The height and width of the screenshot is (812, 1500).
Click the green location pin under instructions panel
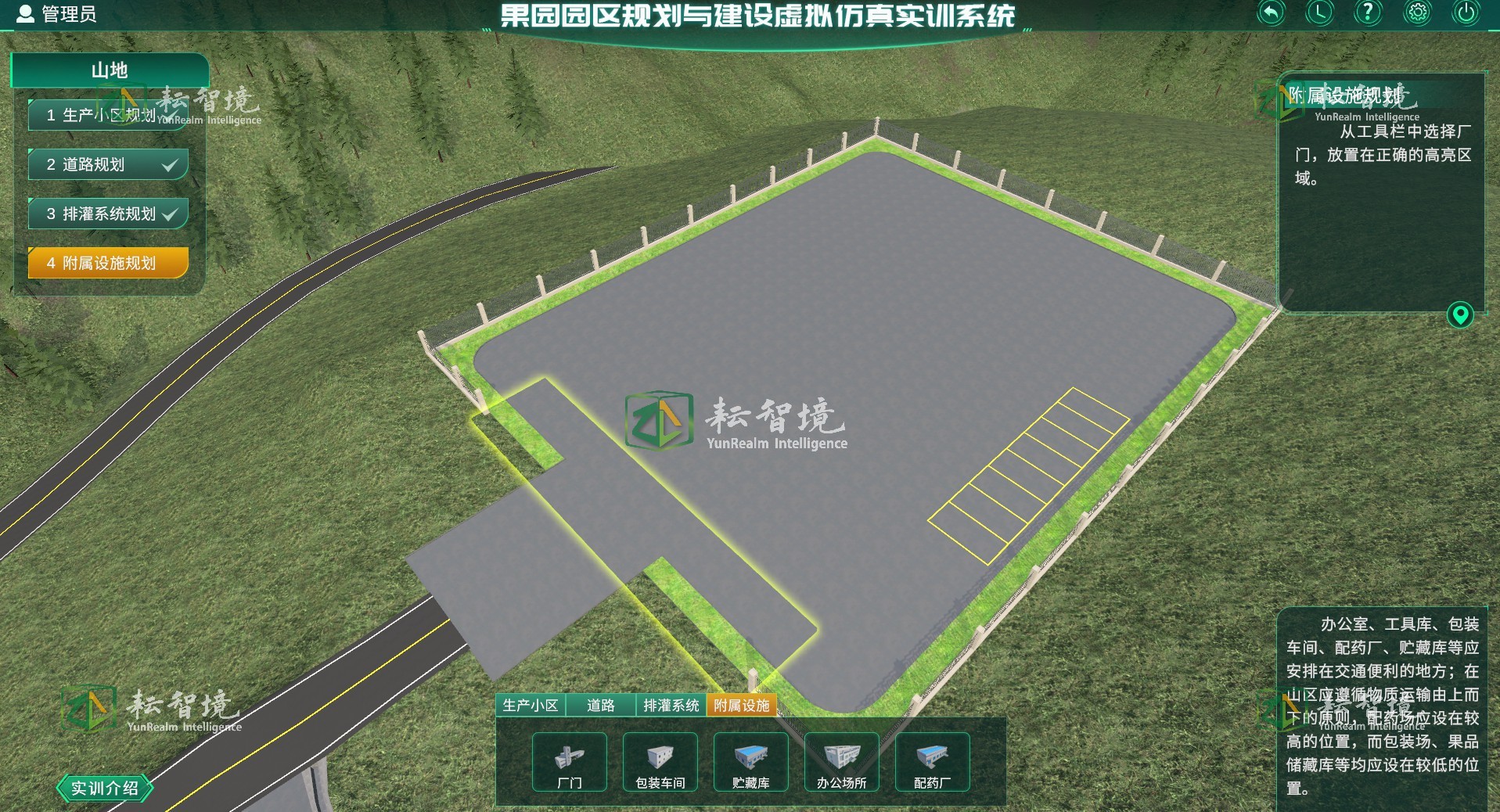click(1462, 314)
